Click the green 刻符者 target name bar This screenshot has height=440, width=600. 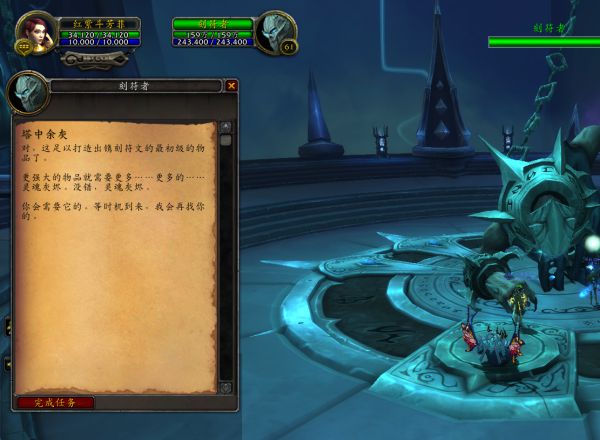[212, 23]
